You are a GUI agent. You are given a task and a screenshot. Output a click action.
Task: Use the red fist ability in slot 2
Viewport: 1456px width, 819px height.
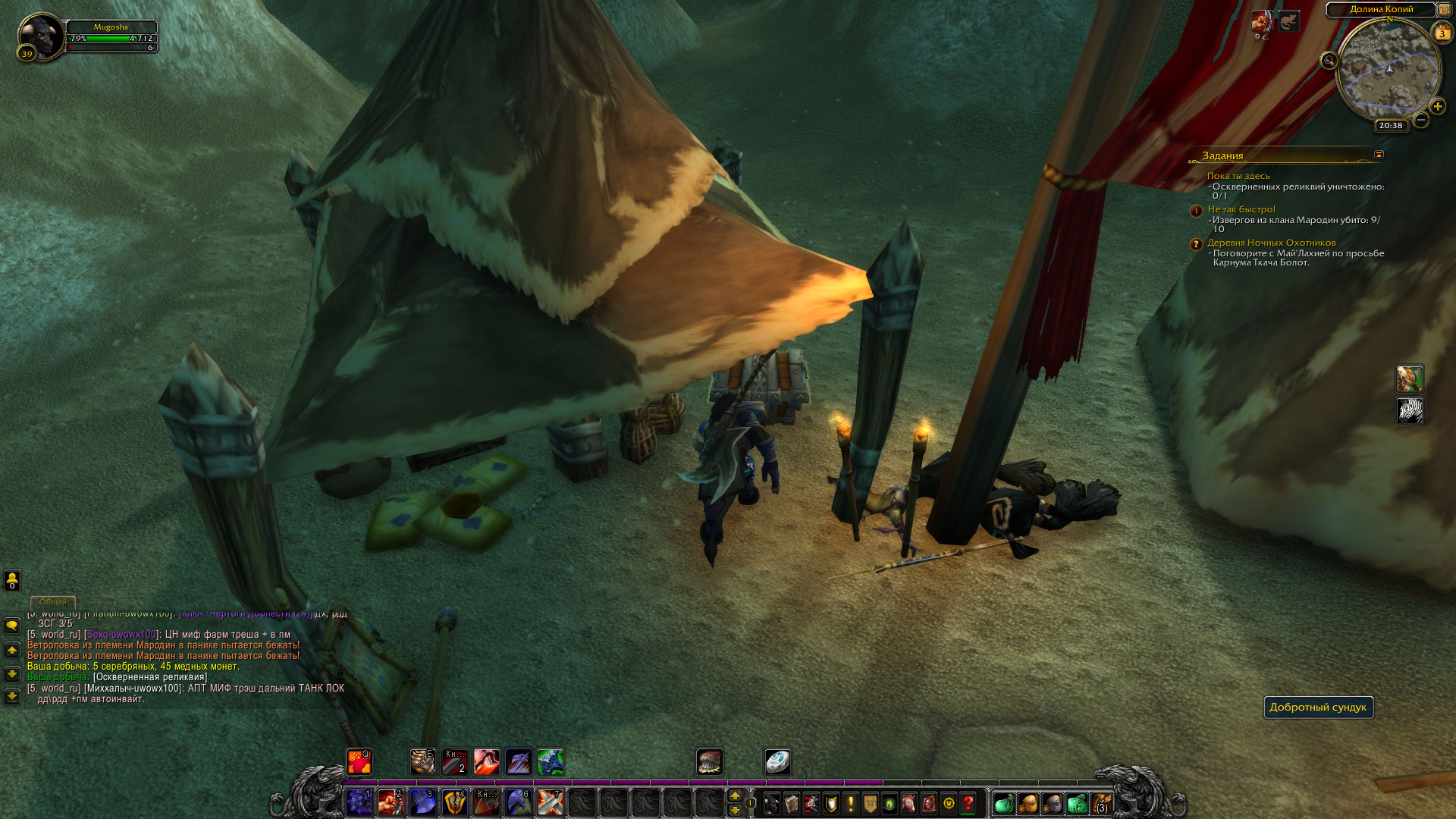[x=391, y=802]
